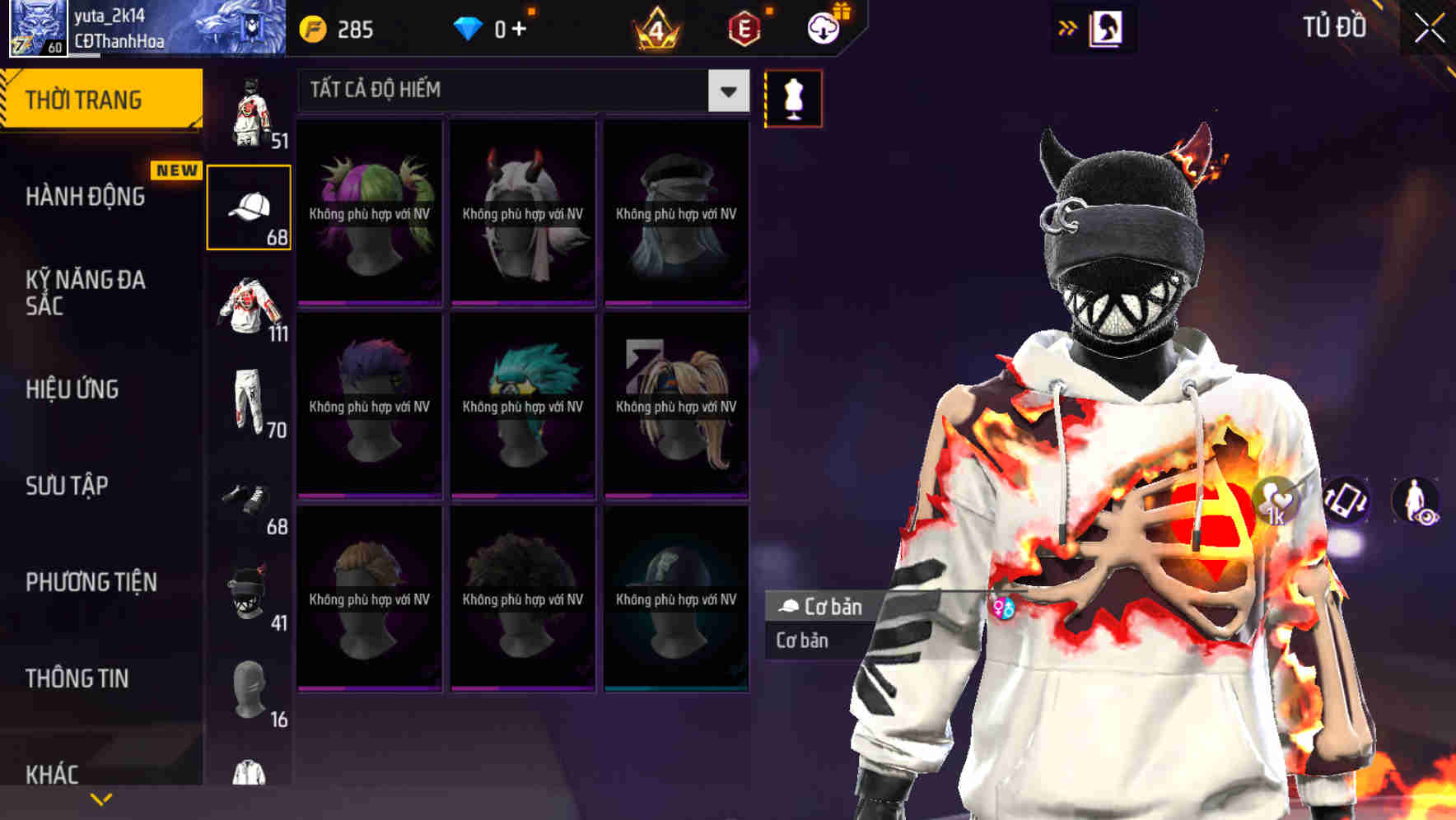1456x820 pixels.
Task: Click the mannequin preview icon beside the rarity filter
Action: tap(792, 97)
